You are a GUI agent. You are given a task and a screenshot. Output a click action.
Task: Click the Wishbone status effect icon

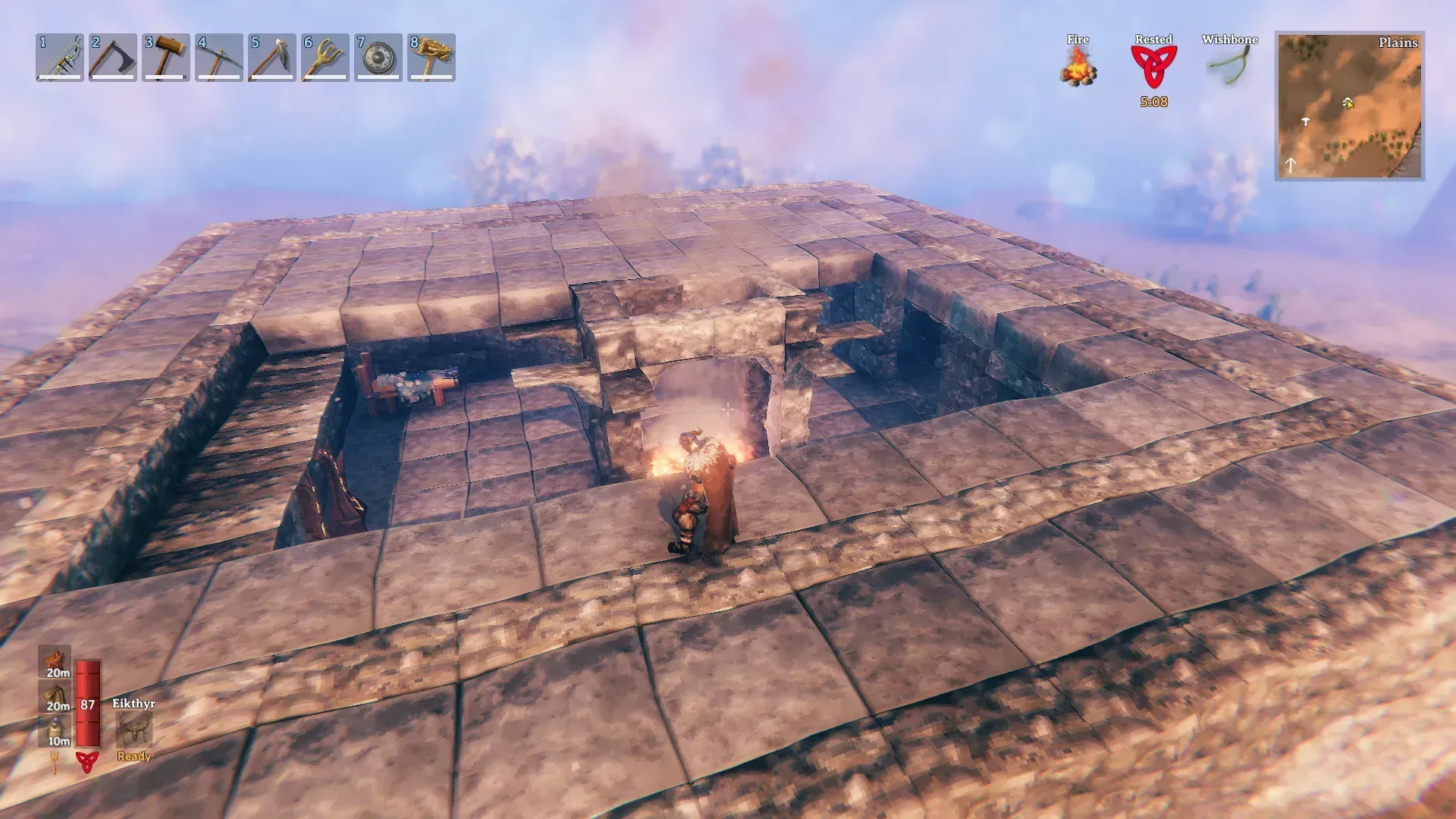1229,66
